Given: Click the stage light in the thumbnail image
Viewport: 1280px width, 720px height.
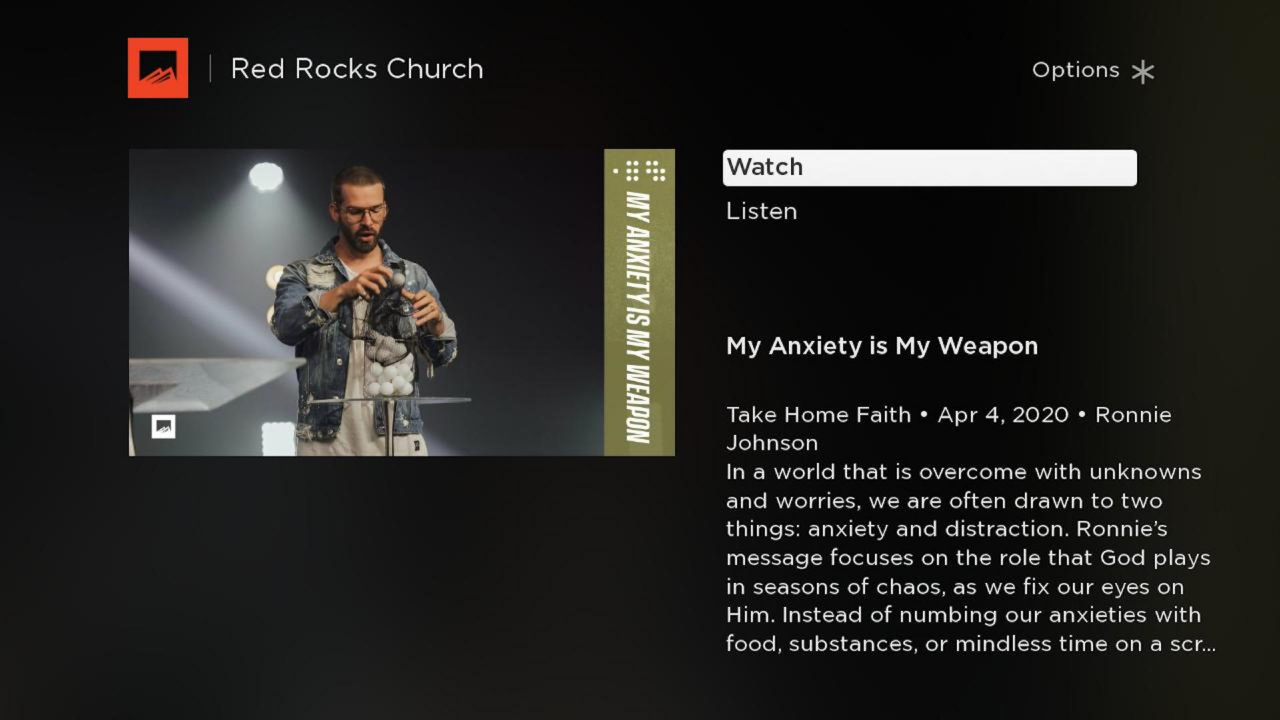Looking at the screenshot, I should point(265,175).
